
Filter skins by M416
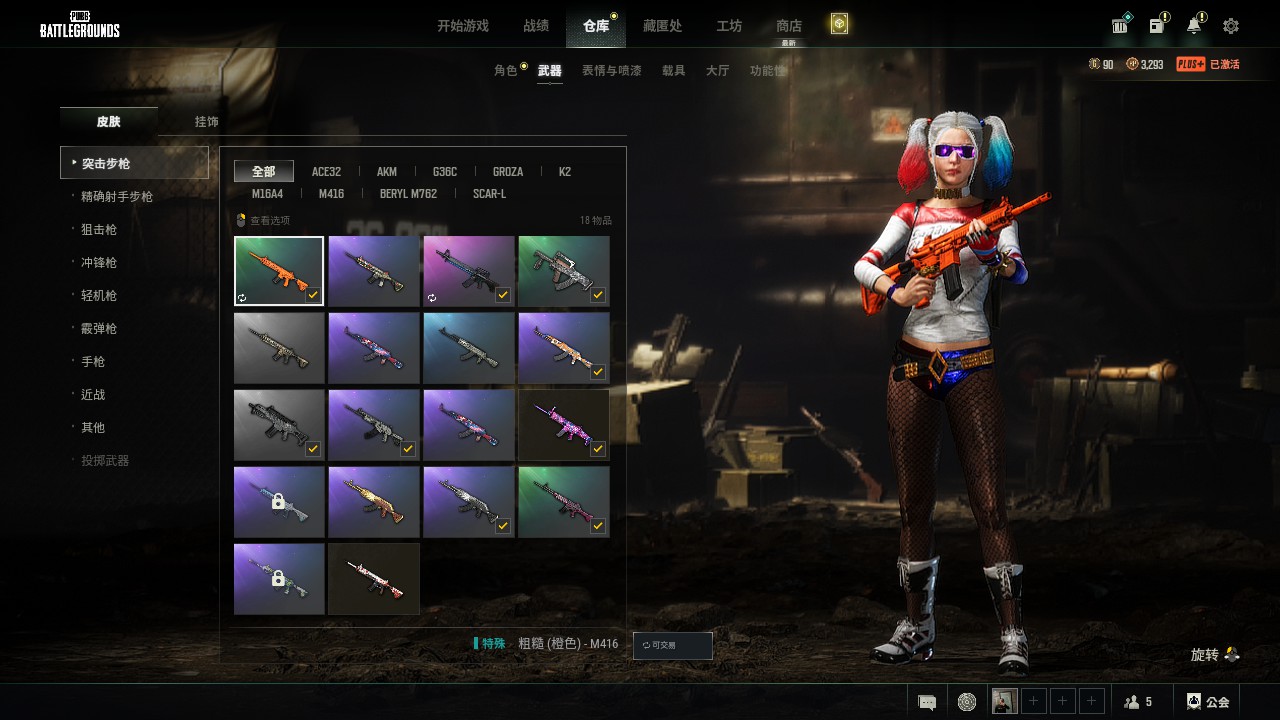point(331,194)
